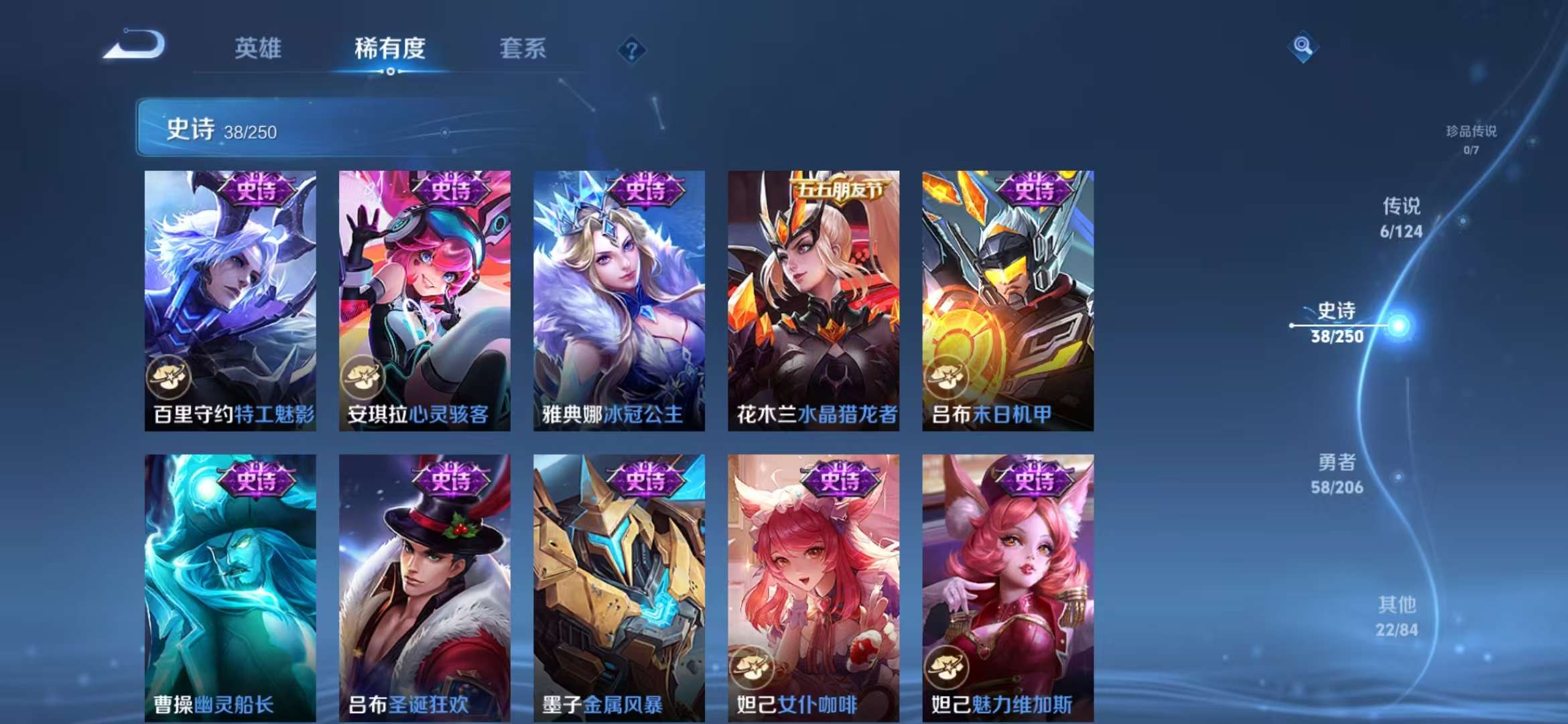Click the question mark help icon
The image size is (1568, 724).
click(x=631, y=50)
